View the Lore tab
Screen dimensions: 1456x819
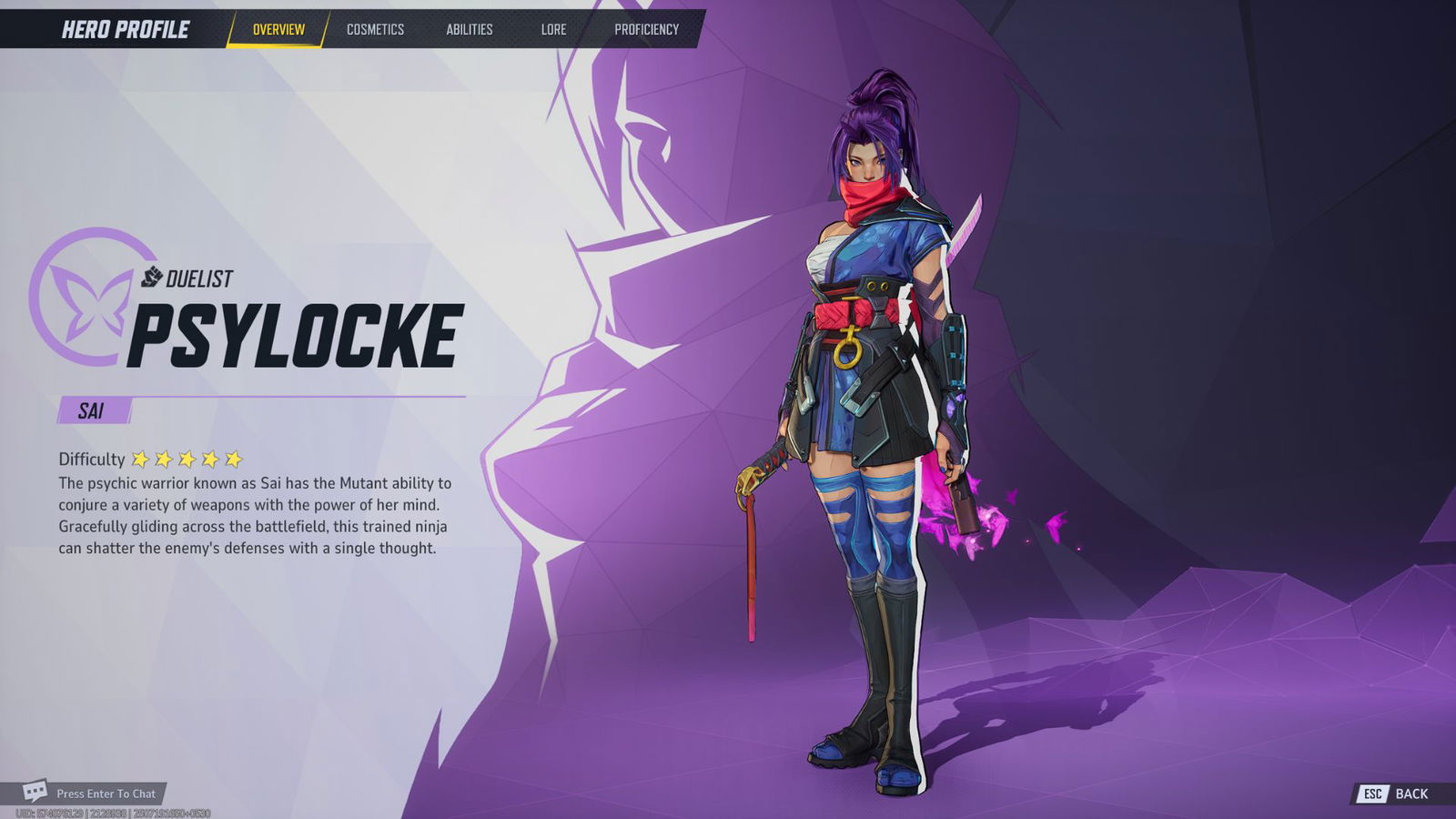point(552,29)
